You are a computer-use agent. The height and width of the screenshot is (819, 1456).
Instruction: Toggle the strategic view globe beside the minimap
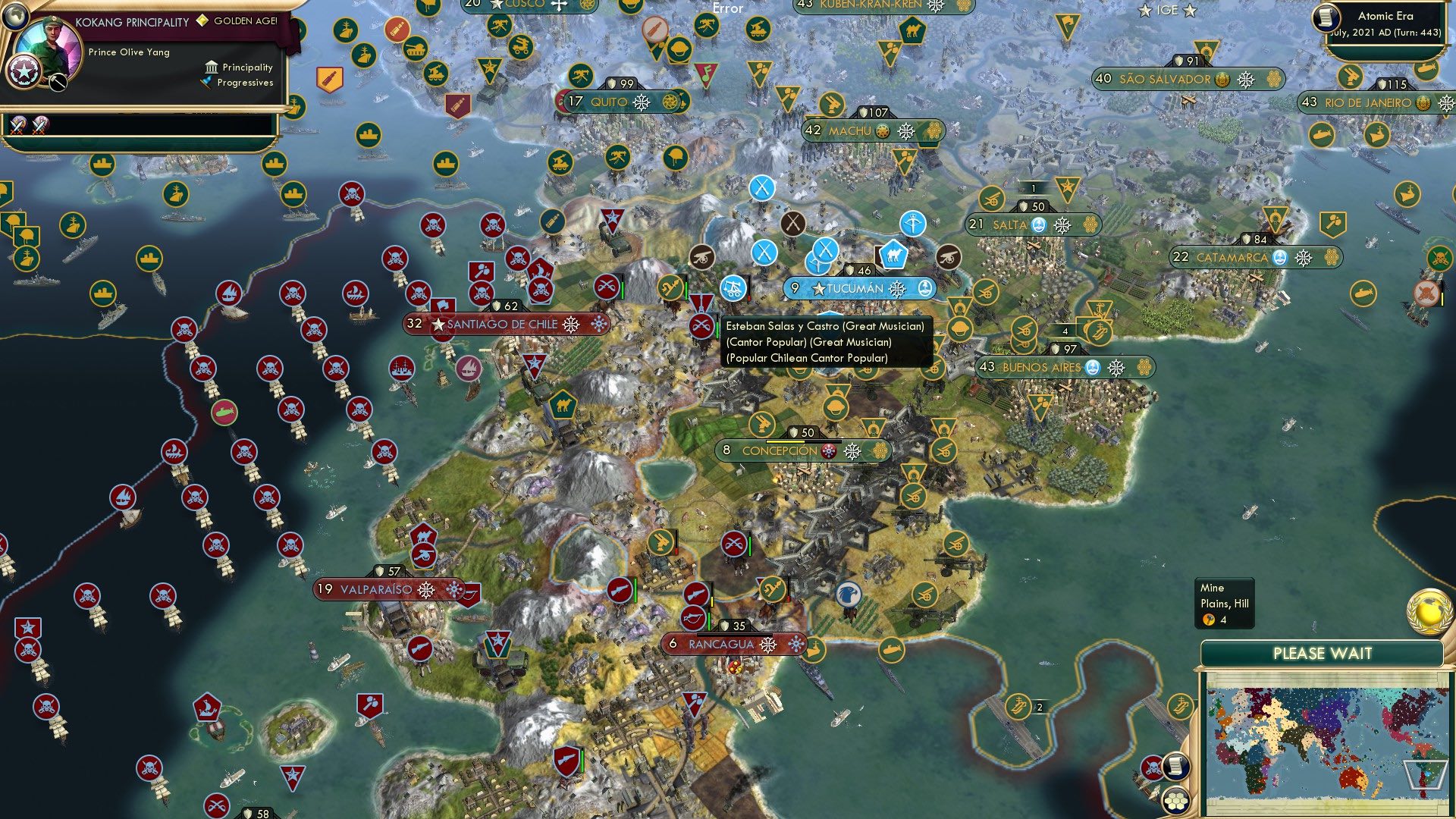pyautogui.click(x=1429, y=611)
